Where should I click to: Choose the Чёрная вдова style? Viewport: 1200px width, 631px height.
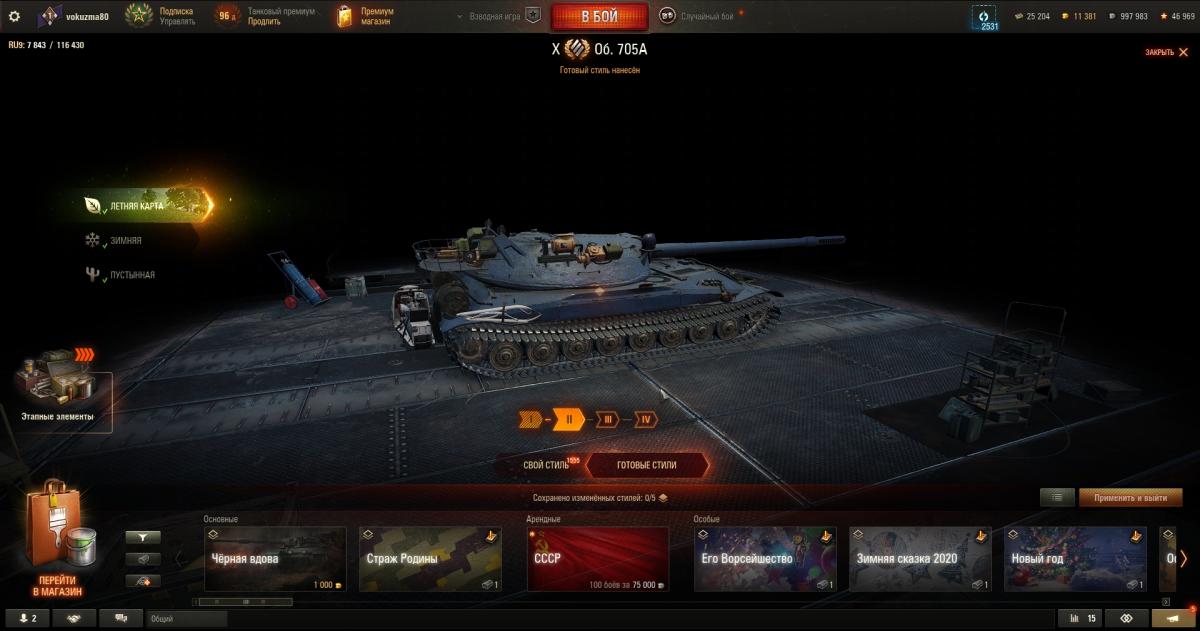tap(275, 559)
